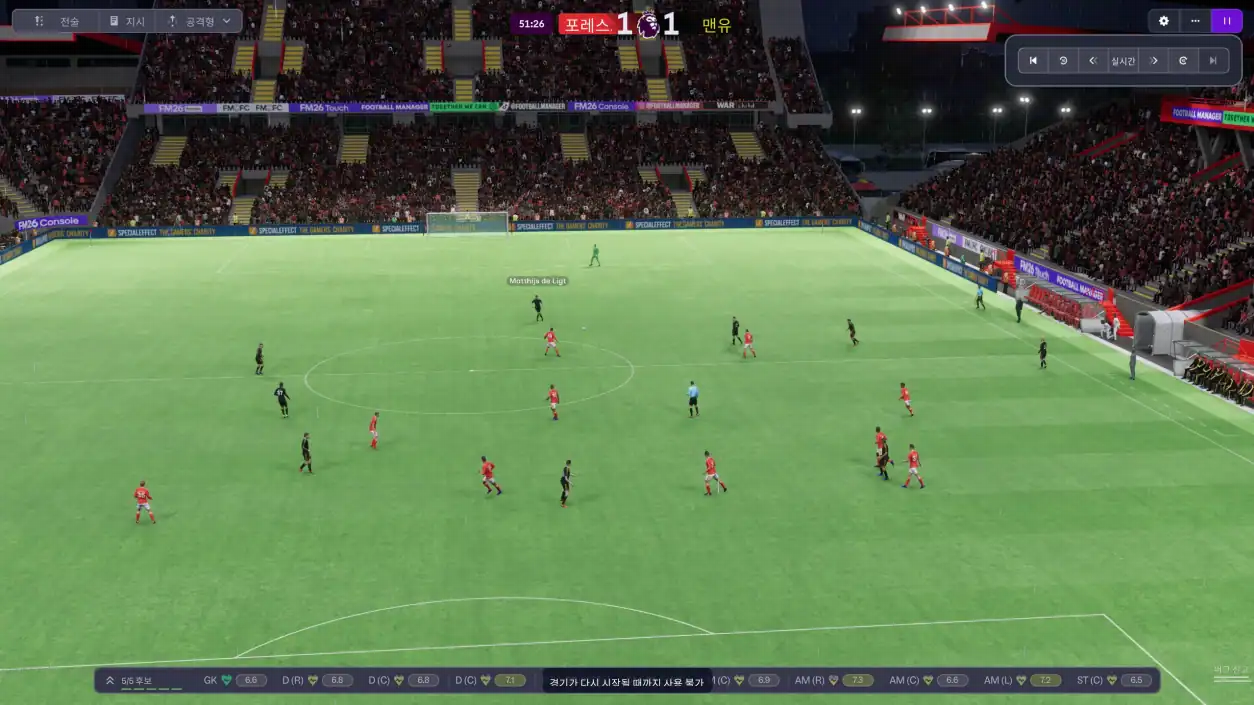1254x705 pixels.
Task: Open the 전술 tactics panel
Action: pyautogui.click(x=56, y=21)
